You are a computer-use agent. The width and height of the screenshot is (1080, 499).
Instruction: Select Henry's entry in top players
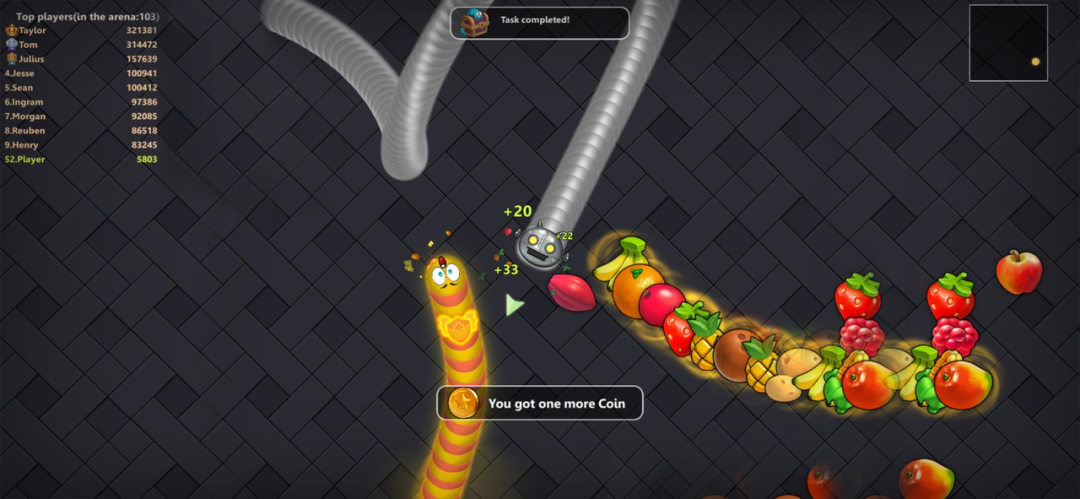click(80, 145)
